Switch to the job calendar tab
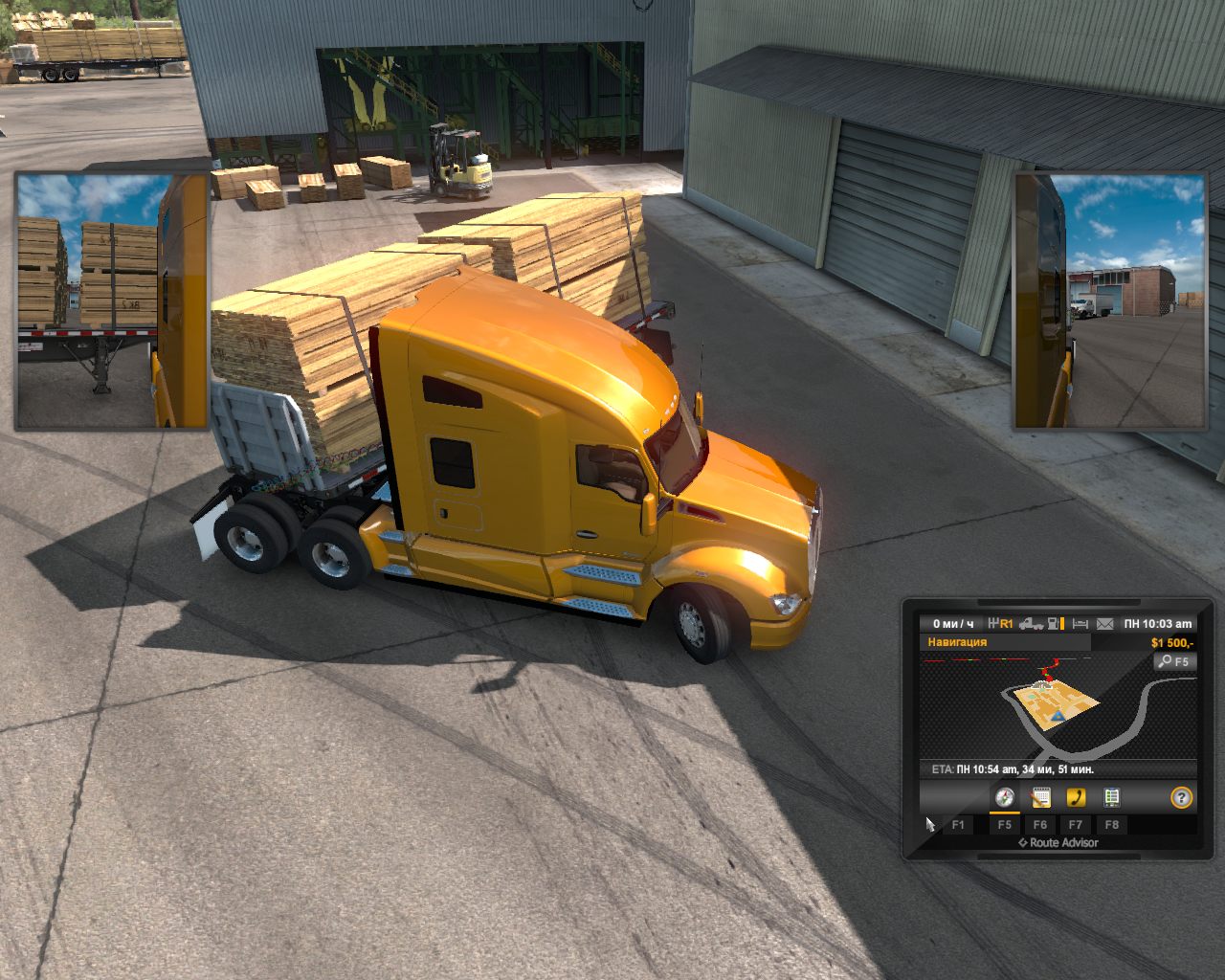 [x=1040, y=797]
